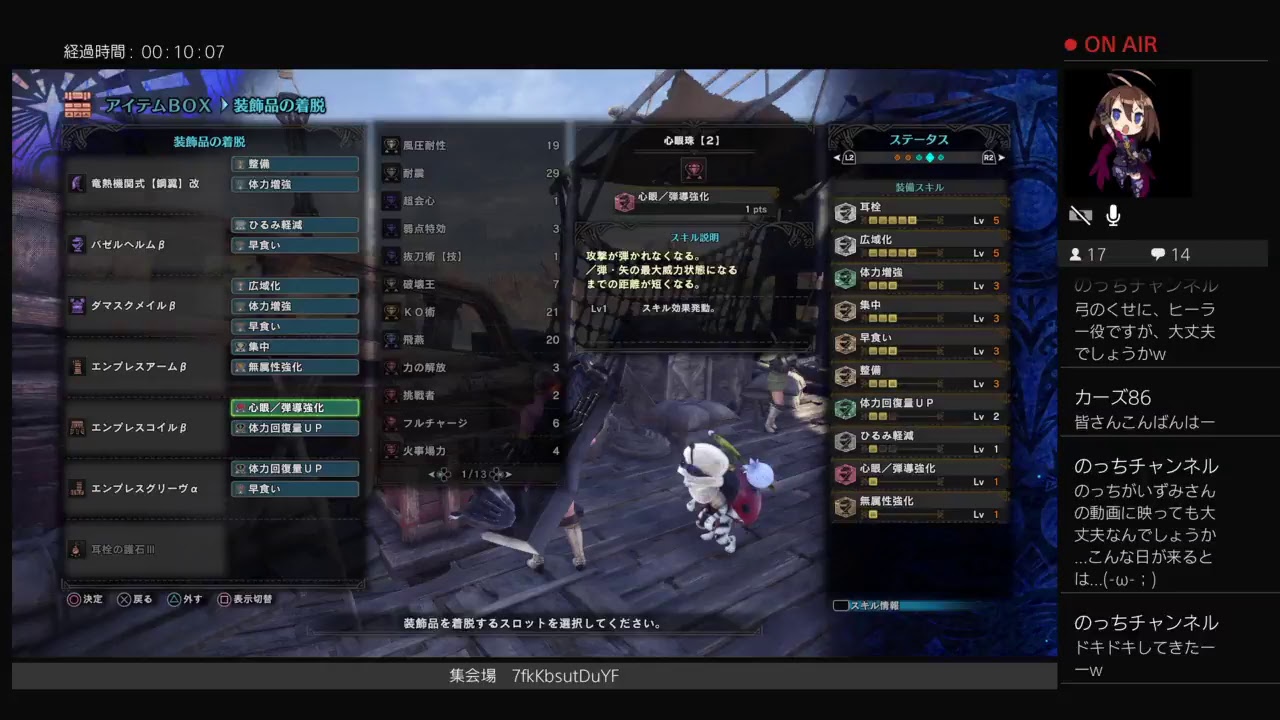1280x720 pixels.
Task: Click the streamer avatar thumbnail
Action: [1128, 133]
